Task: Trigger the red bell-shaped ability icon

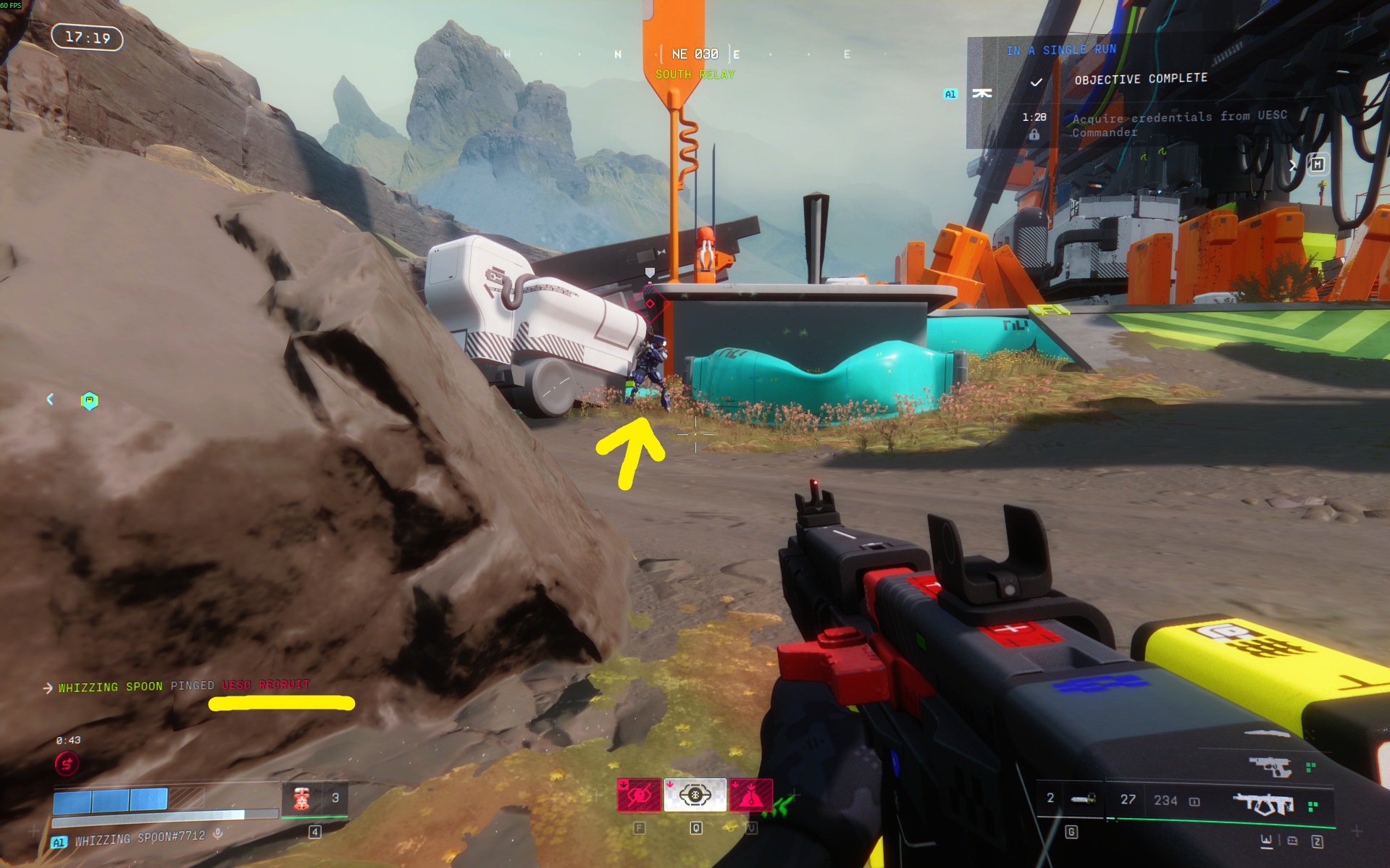Action: 750,796
